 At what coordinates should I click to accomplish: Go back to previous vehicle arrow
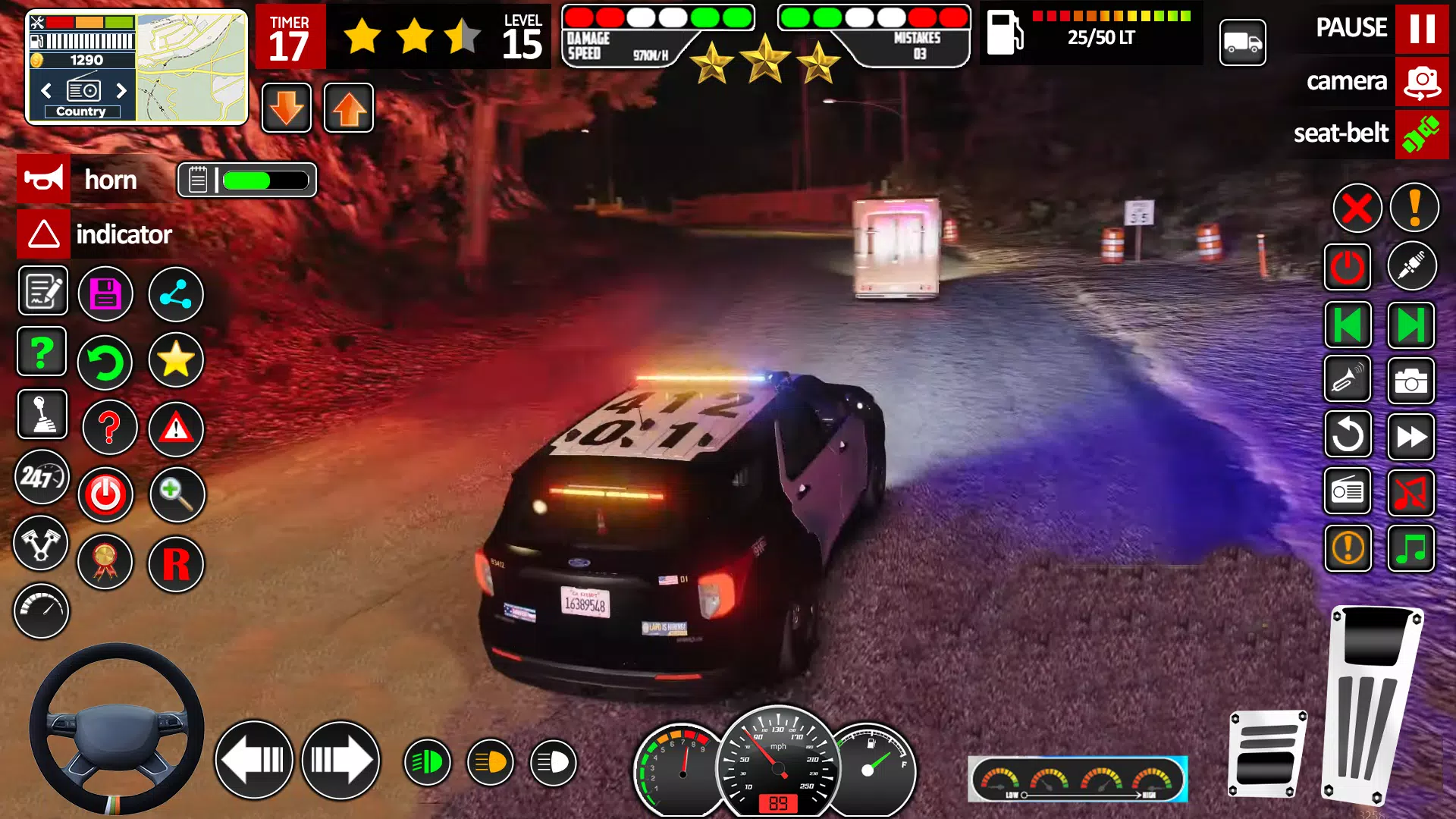point(1348,325)
